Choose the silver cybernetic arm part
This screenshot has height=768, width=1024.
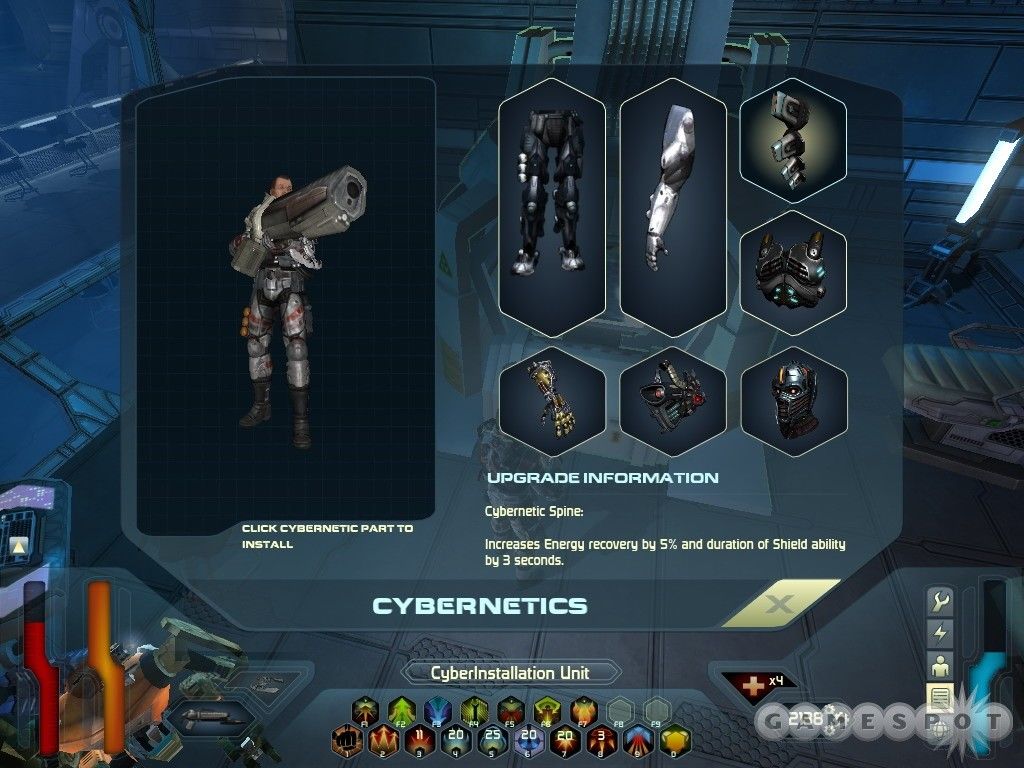point(672,206)
